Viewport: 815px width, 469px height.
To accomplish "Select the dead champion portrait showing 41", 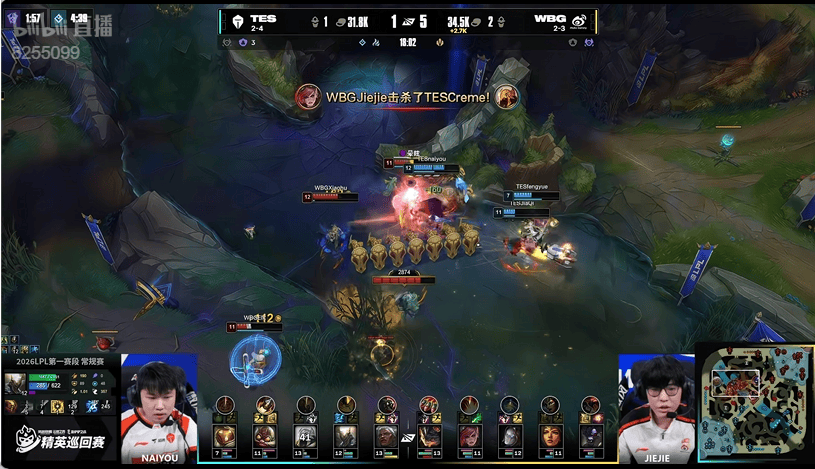I will click(305, 437).
